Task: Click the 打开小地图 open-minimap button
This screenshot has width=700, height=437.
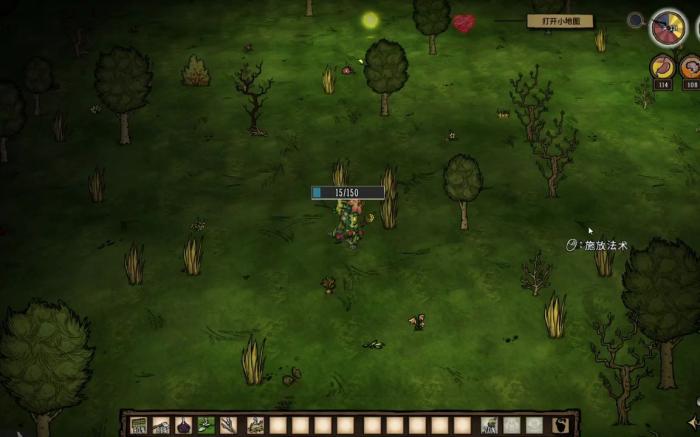Action: click(560, 21)
